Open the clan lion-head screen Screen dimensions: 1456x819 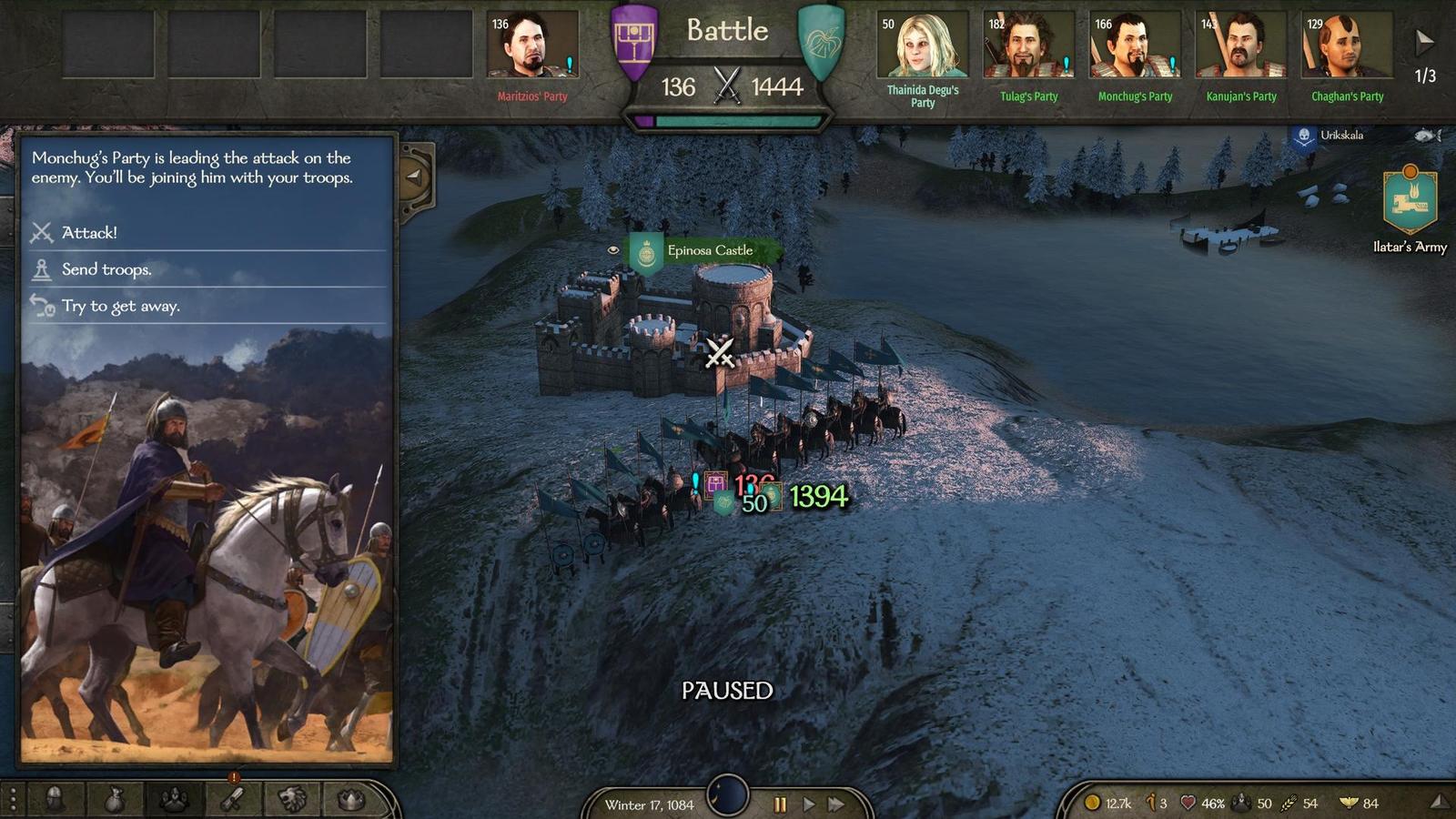(x=292, y=800)
